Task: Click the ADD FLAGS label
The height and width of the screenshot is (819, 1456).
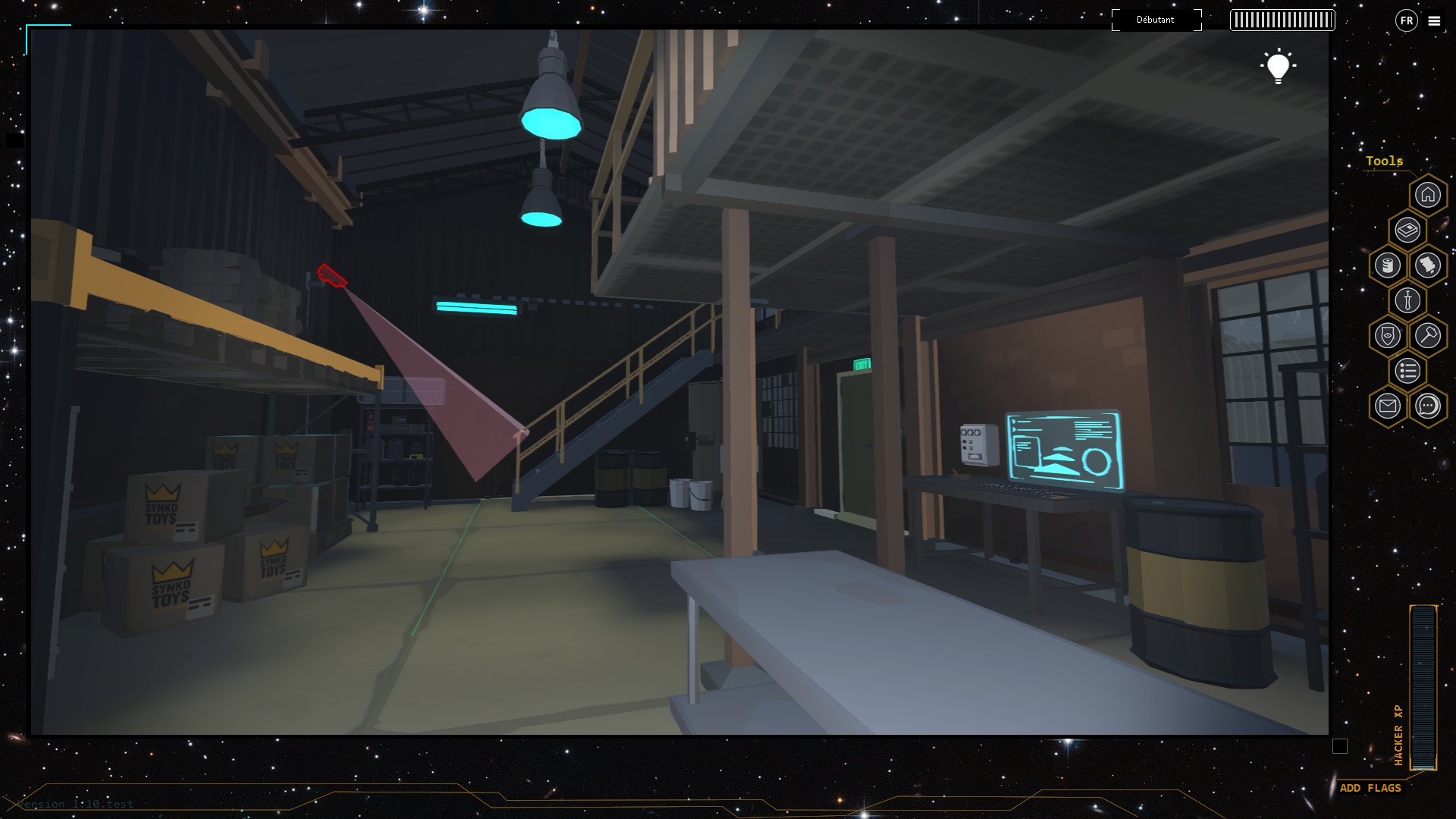Action: click(1371, 788)
